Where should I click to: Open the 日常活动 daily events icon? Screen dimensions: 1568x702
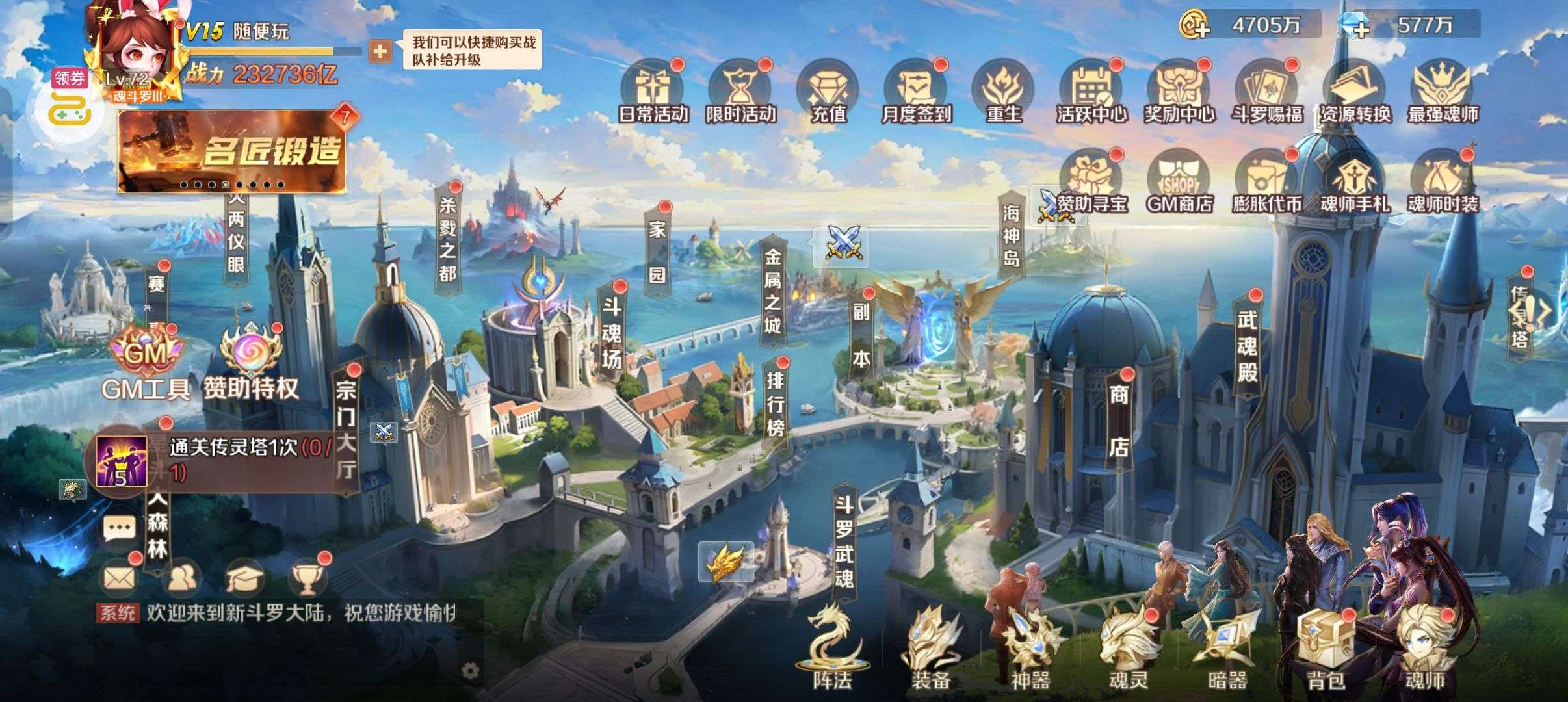[653, 92]
